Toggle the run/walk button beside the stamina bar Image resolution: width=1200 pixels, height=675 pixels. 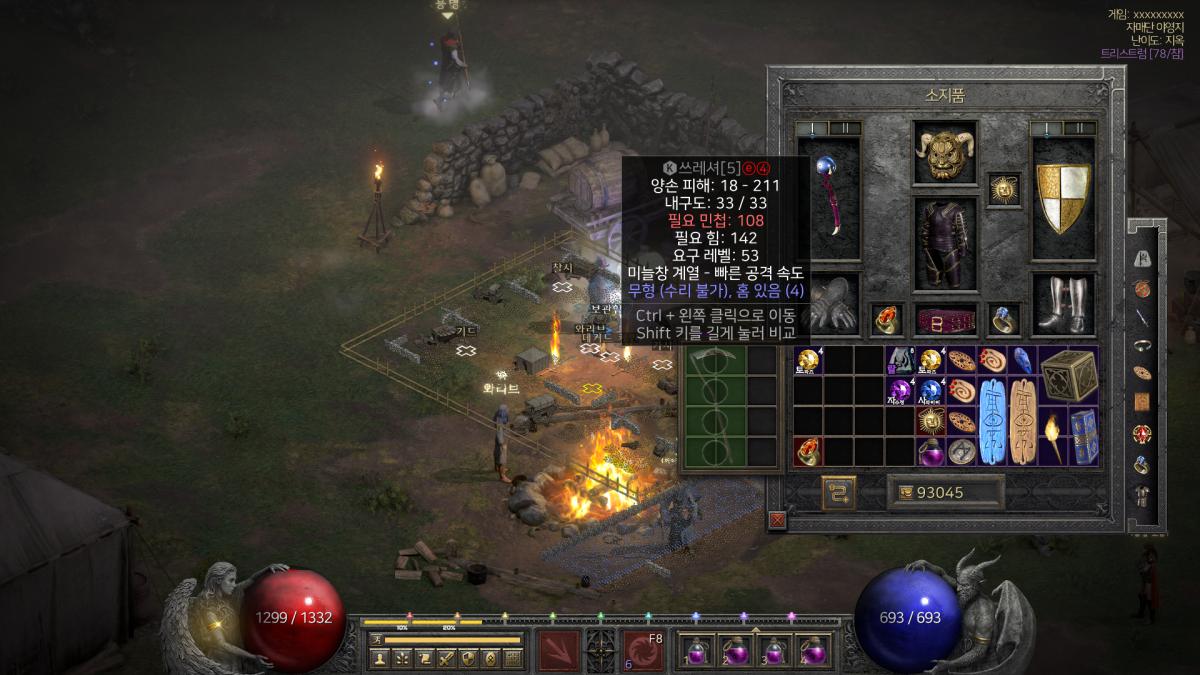click(377, 639)
